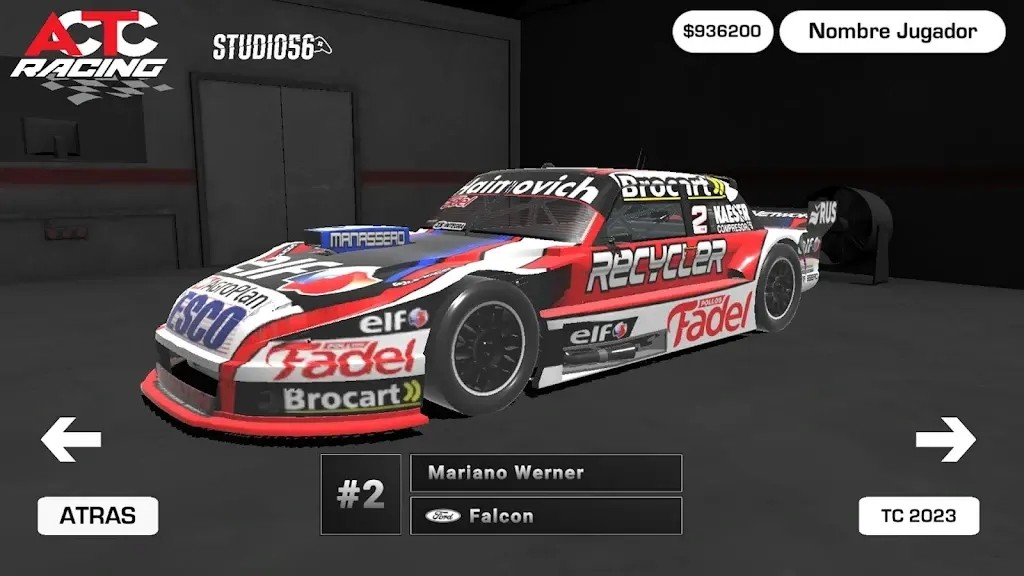The height and width of the screenshot is (576, 1024).
Task: Select the Ford Falcon car model field
Action: click(546, 516)
